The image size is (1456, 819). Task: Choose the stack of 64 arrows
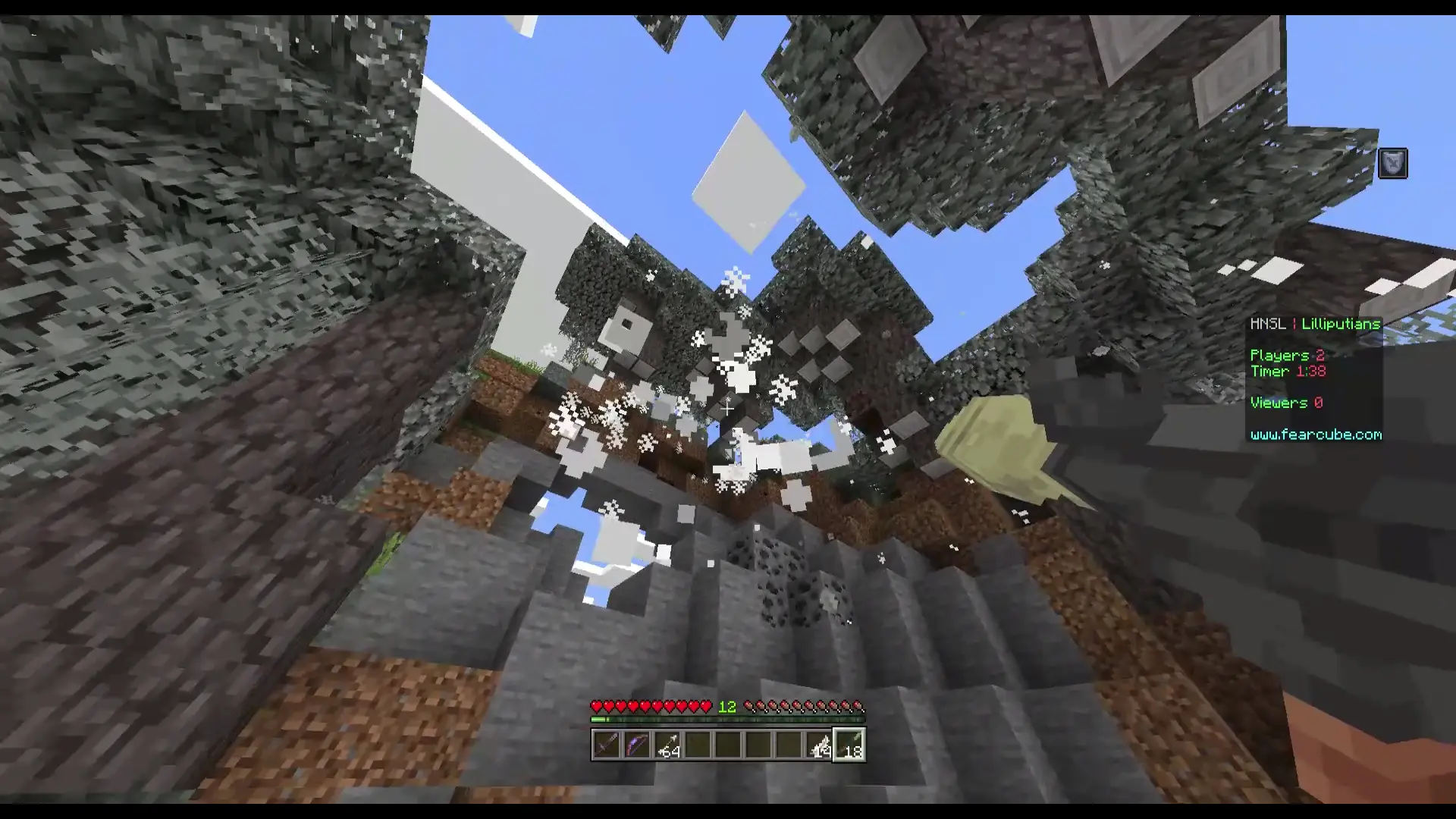667,745
